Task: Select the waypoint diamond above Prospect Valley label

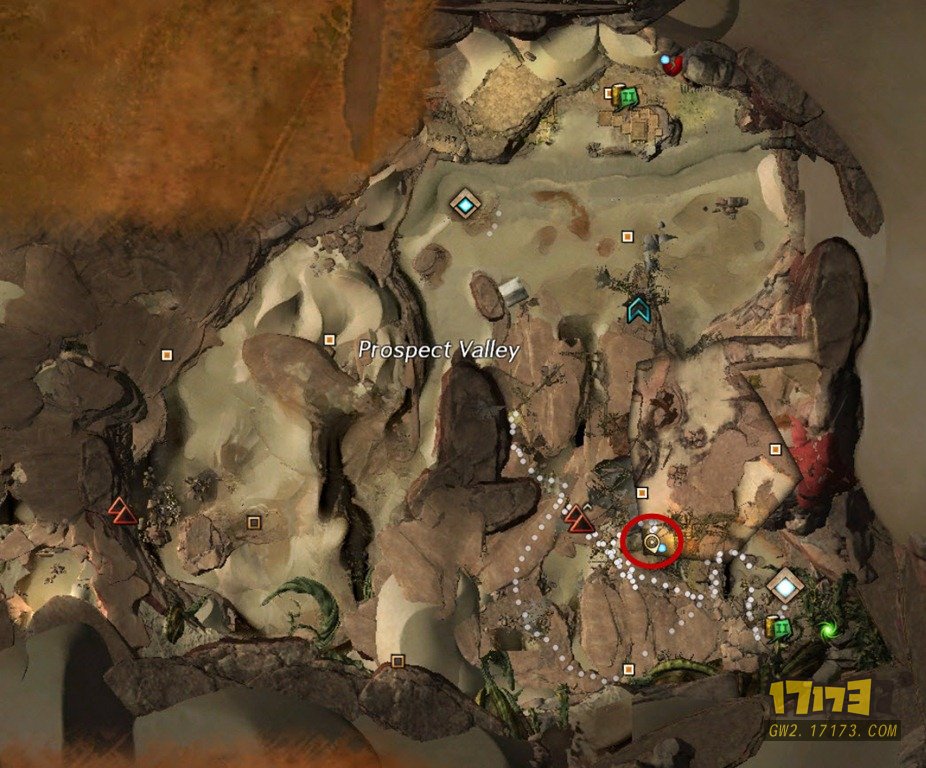Action: (x=465, y=204)
